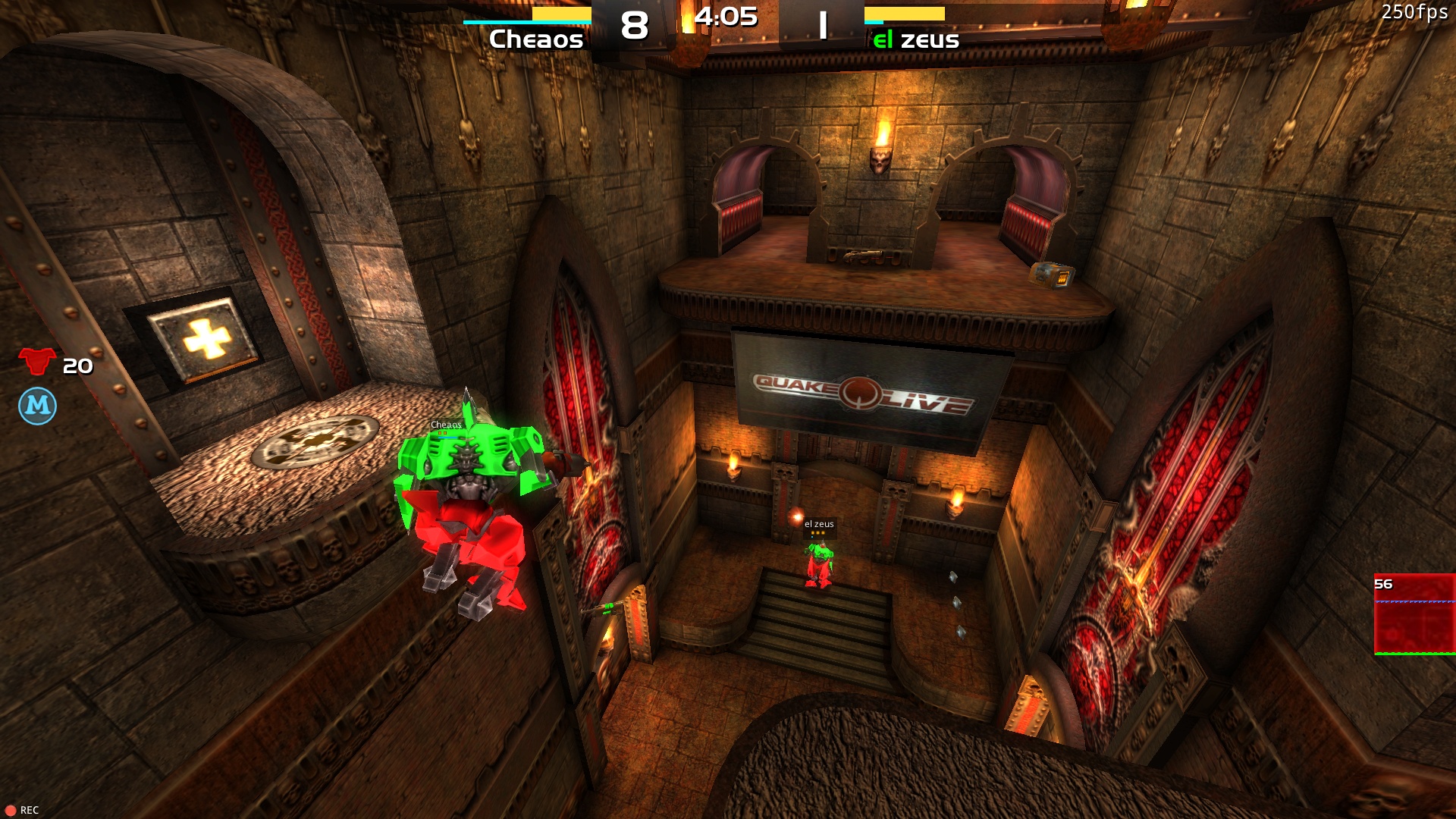This screenshot has height=819, width=1456.
Task: Select Cheaos in the top scoreboard
Action: click(536, 39)
